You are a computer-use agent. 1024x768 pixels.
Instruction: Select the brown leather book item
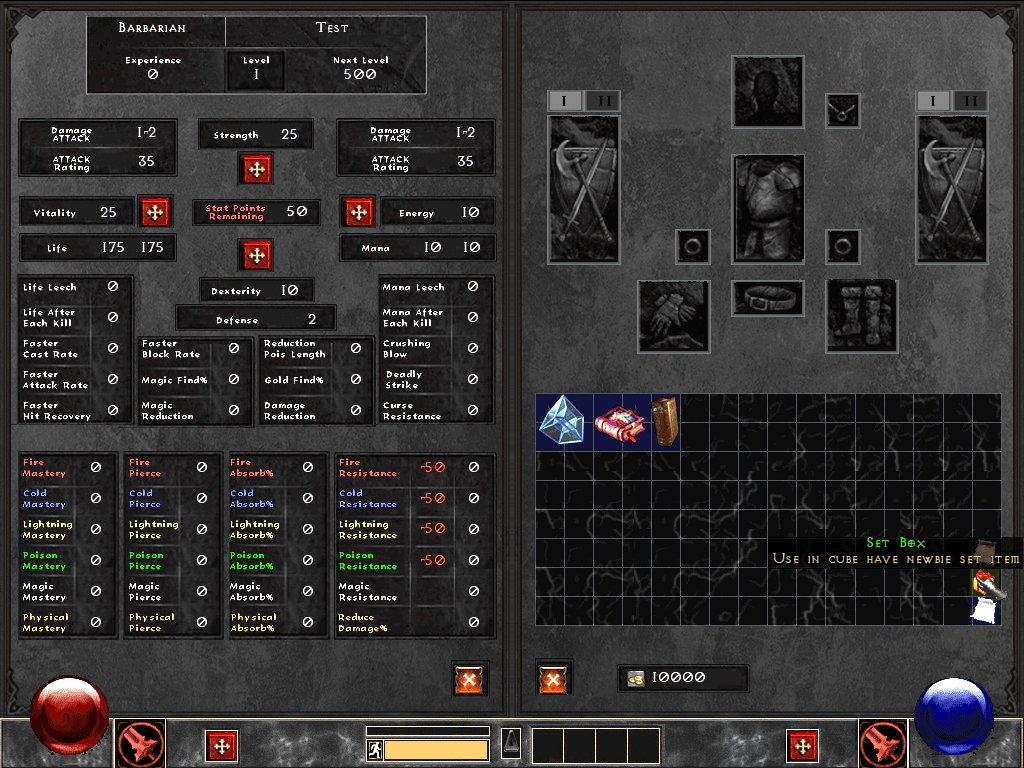pos(666,422)
